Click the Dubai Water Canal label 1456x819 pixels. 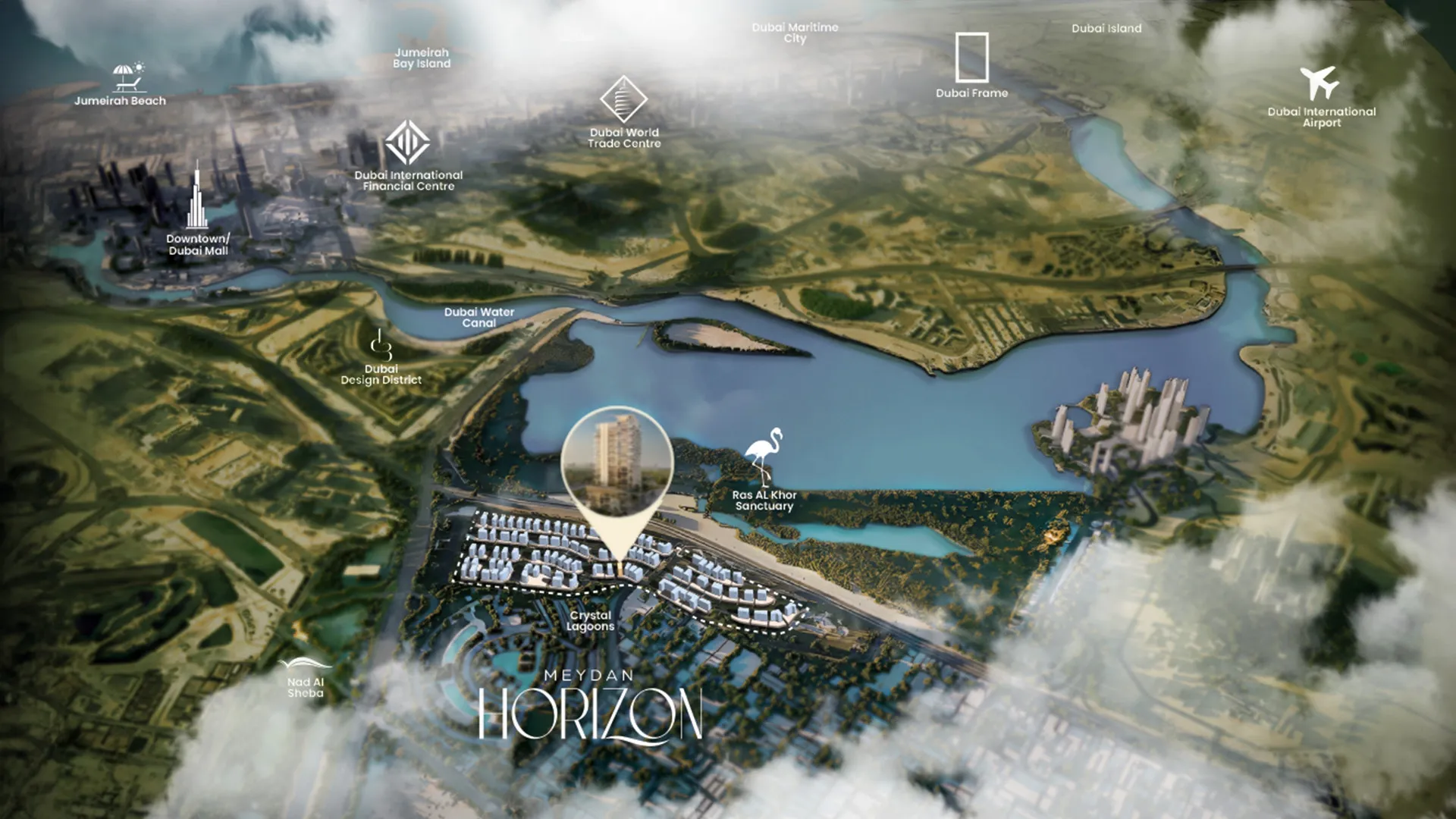pos(479,317)
